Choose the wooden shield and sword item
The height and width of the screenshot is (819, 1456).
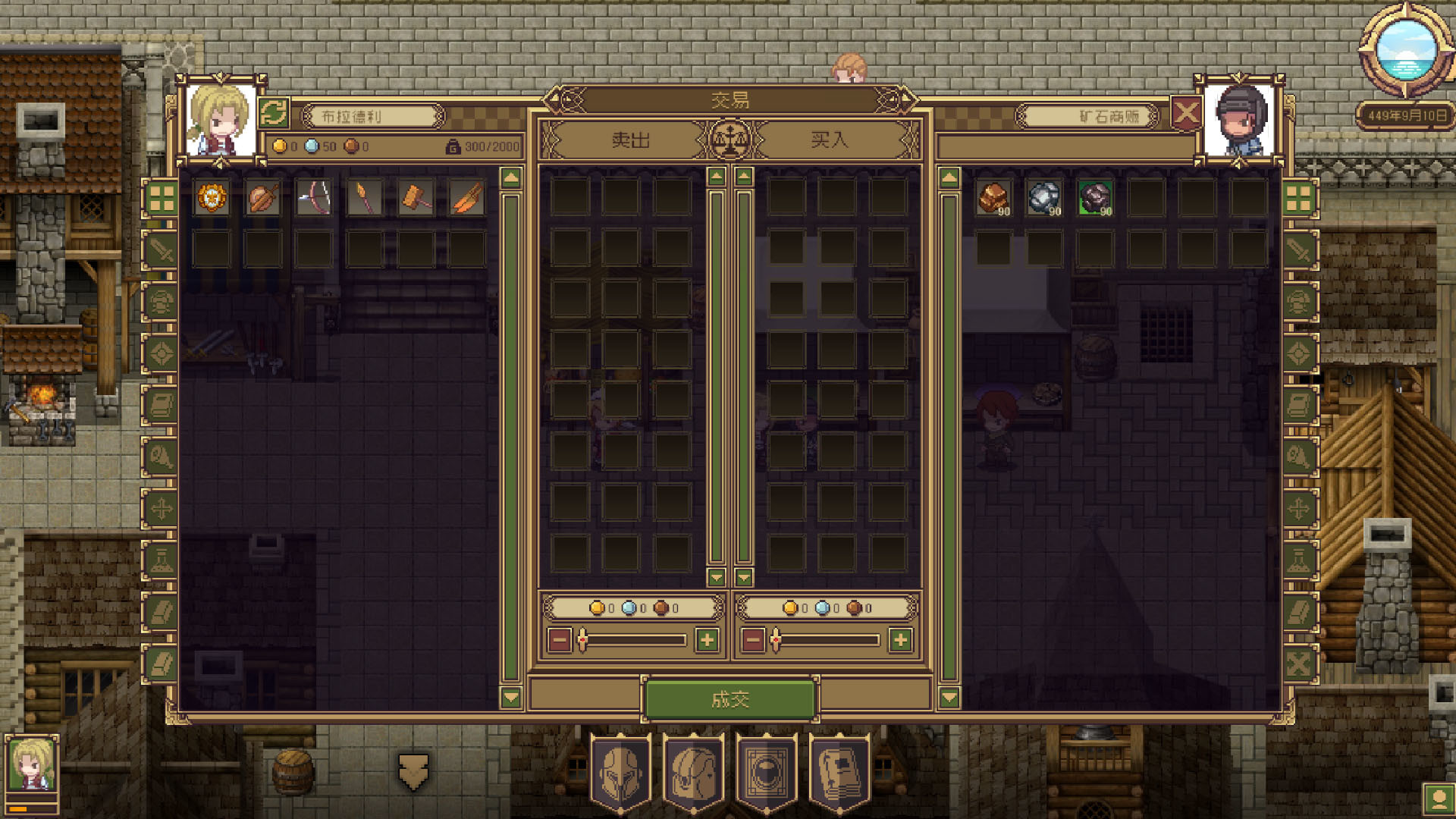263,198
